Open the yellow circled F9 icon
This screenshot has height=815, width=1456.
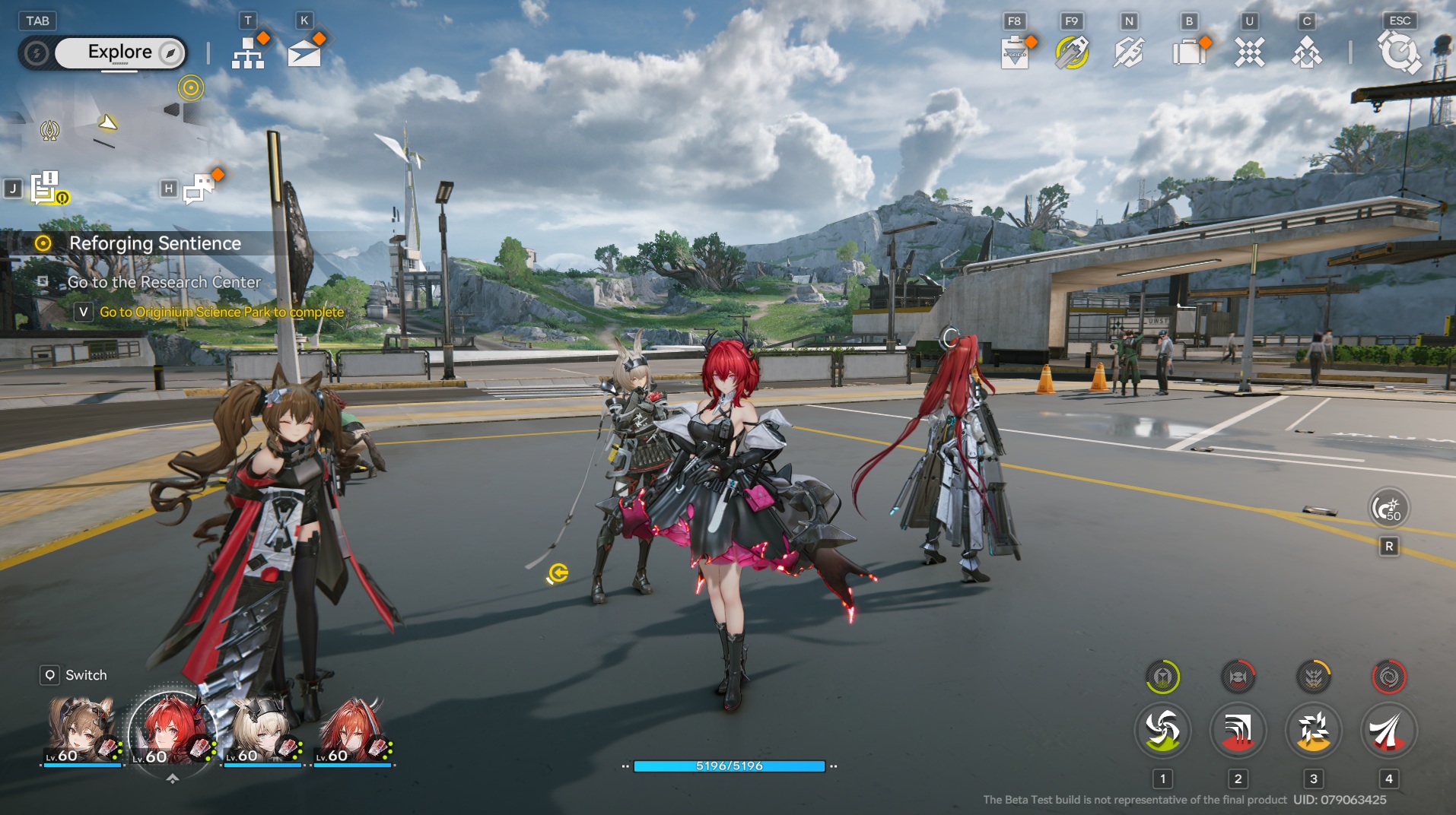pos(1071,52)
